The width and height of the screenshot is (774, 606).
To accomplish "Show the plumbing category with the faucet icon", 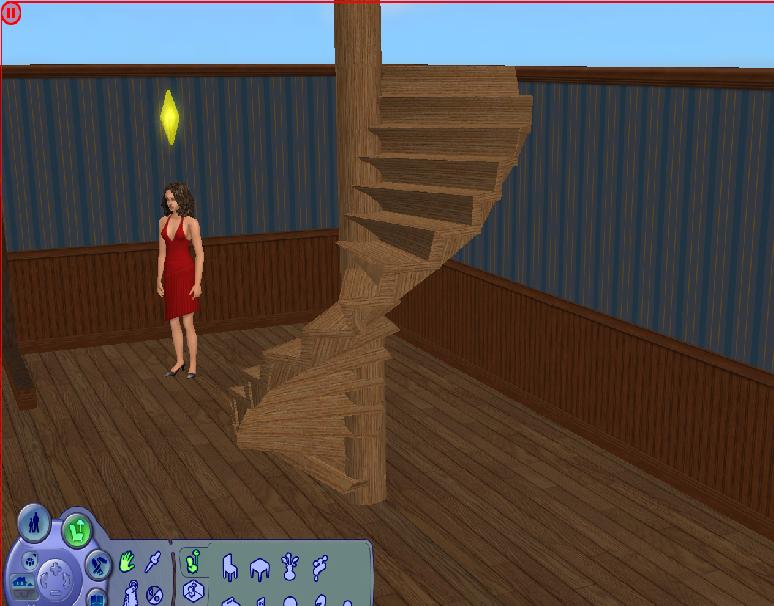I will tap(320, 568).
